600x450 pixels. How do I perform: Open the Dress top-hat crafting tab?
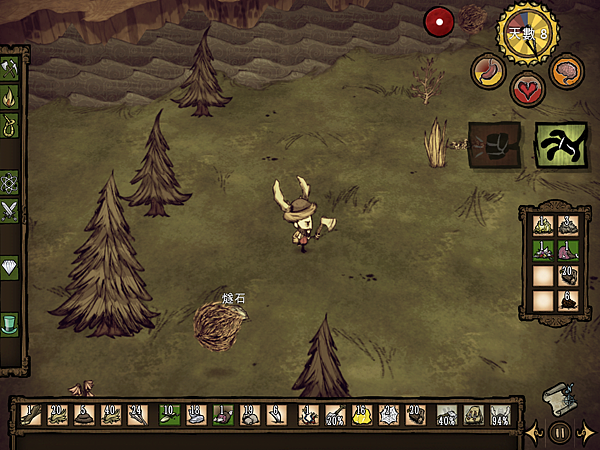pyautogui.click(x=11, y=324)
